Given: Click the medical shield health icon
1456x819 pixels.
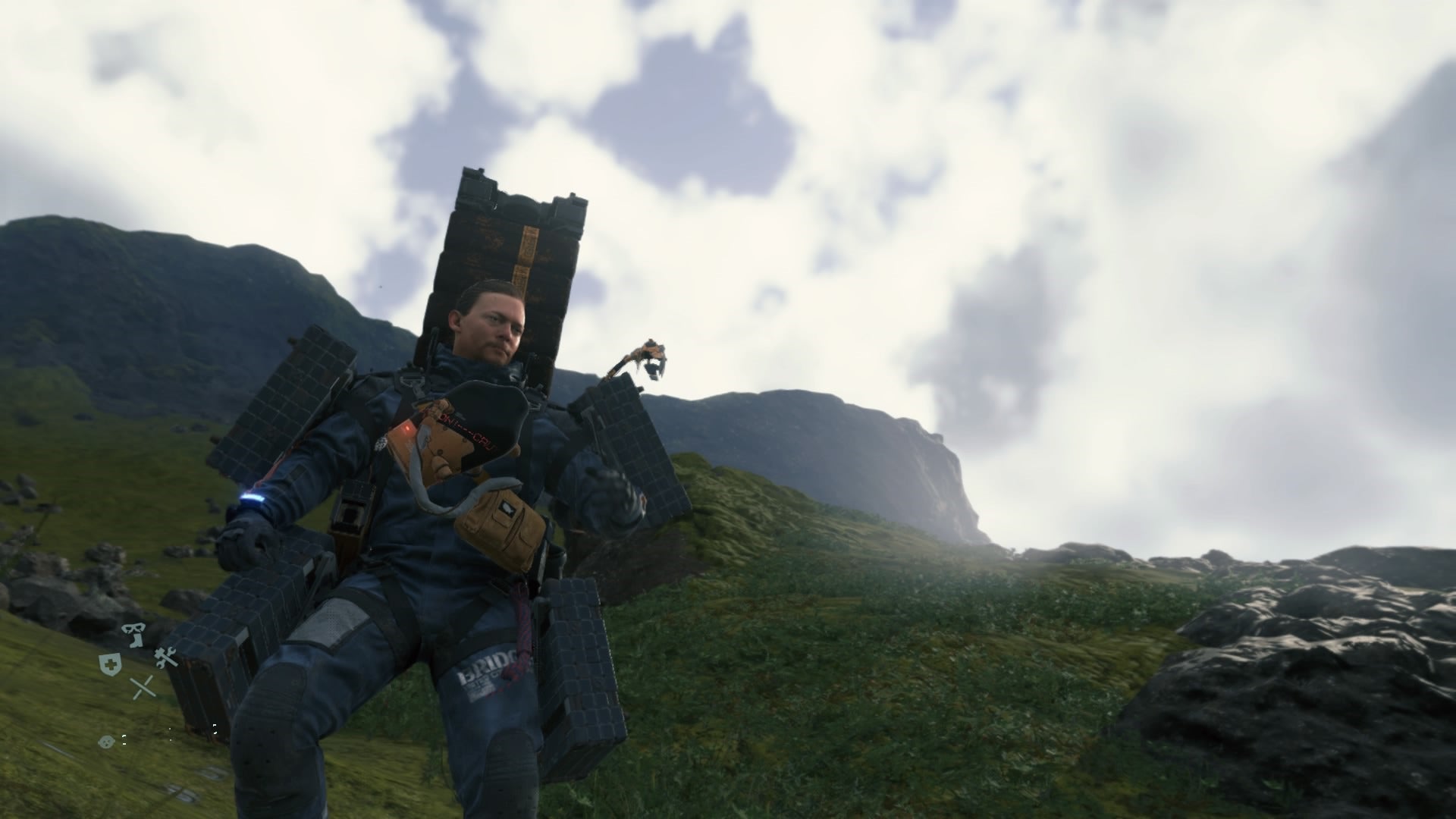Looking at the screenshot, I should point(110,664).
